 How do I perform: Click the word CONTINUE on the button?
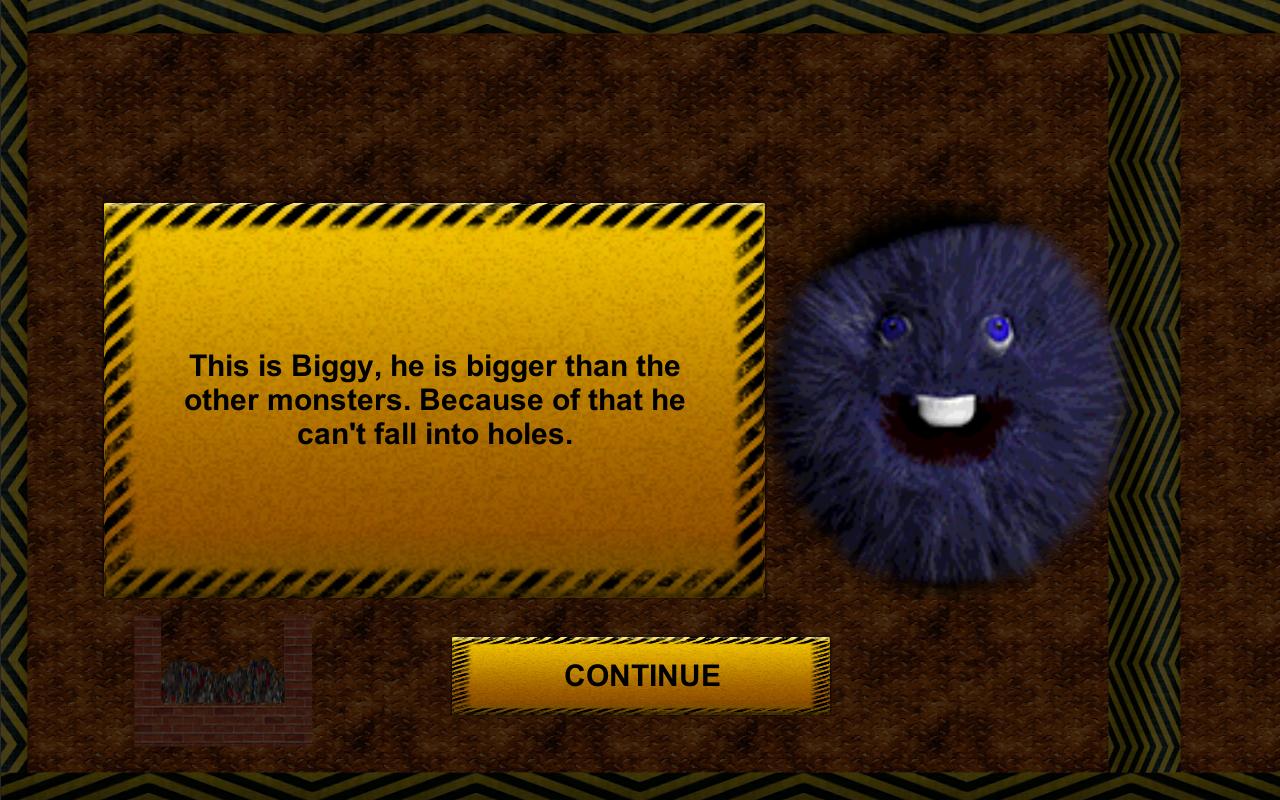641,675
